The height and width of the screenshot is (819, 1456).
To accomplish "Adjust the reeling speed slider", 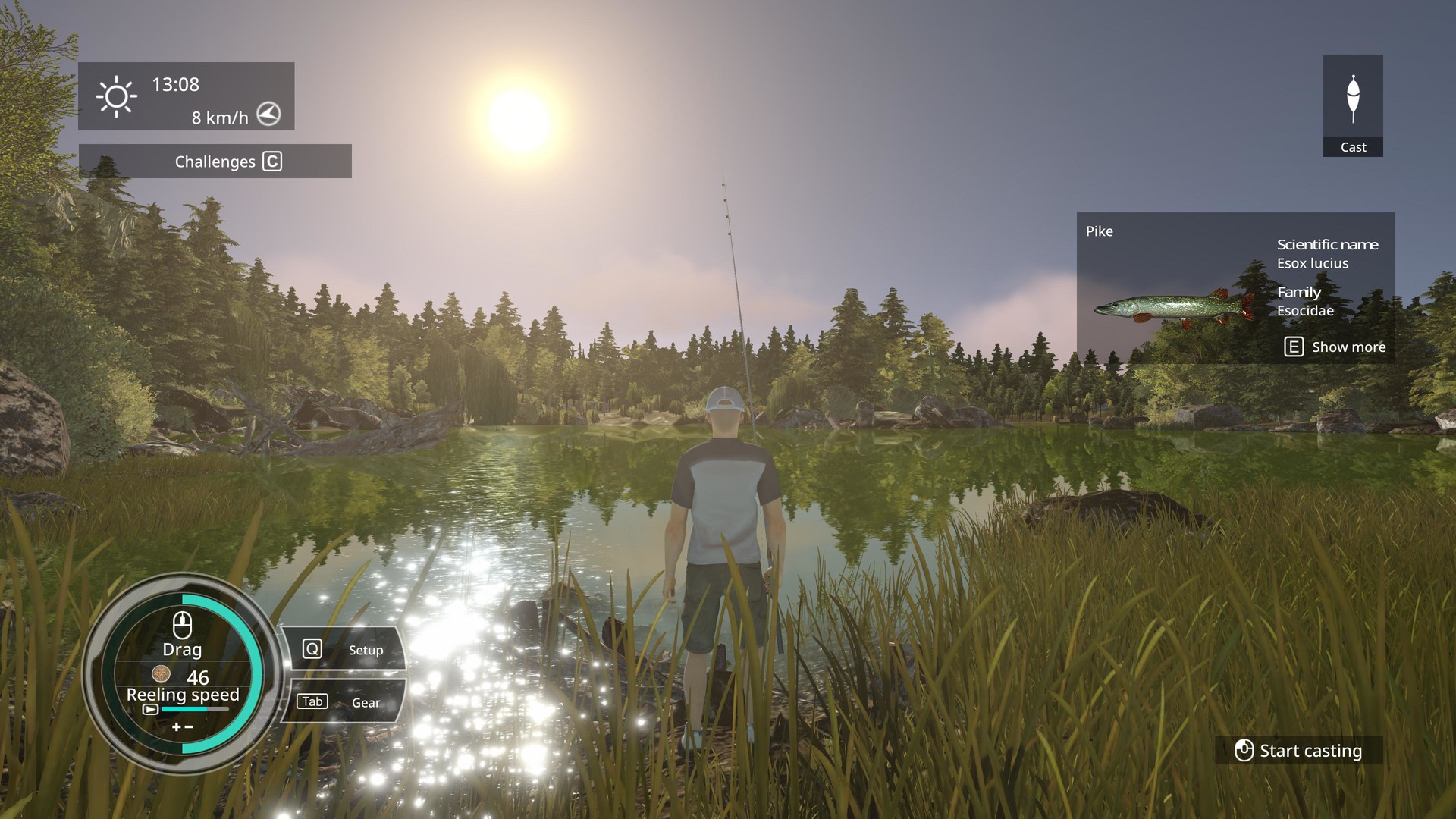I will coord(196,708).
